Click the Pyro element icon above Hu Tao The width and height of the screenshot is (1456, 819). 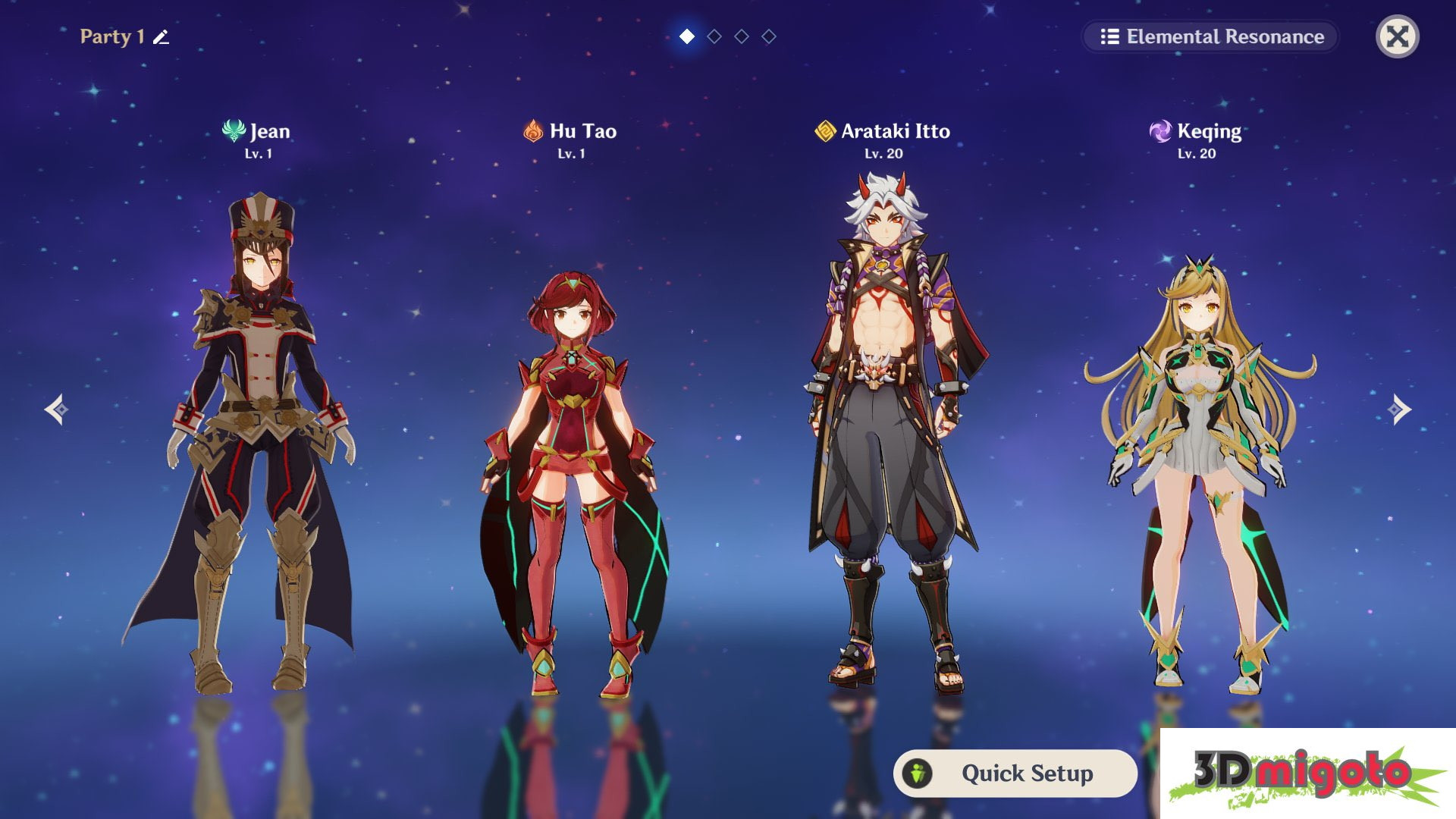click(532, 130)
